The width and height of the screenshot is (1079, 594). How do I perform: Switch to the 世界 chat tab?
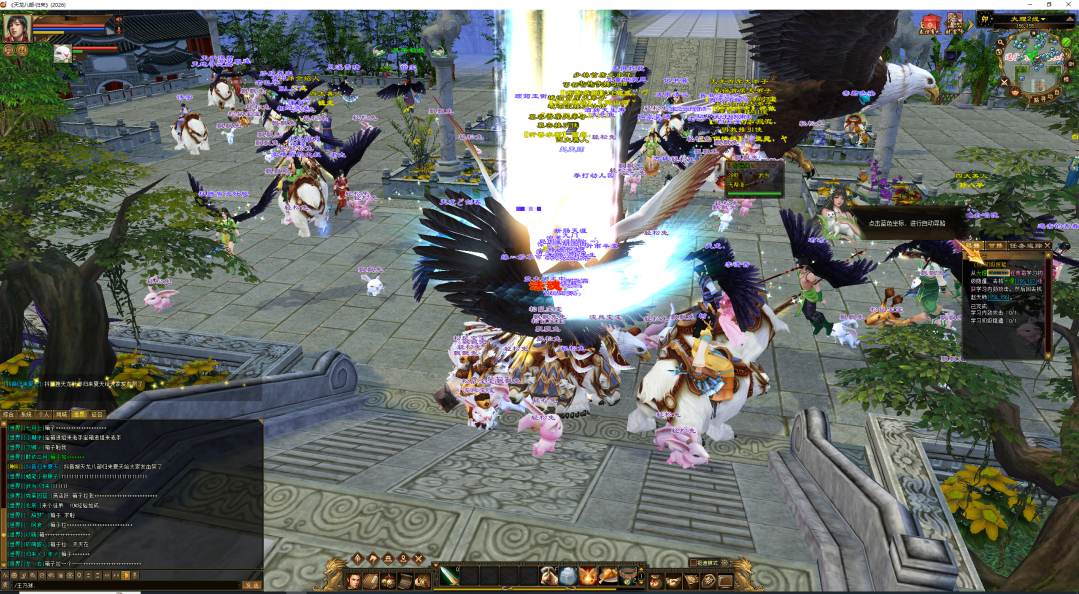(x=79, y=412)
